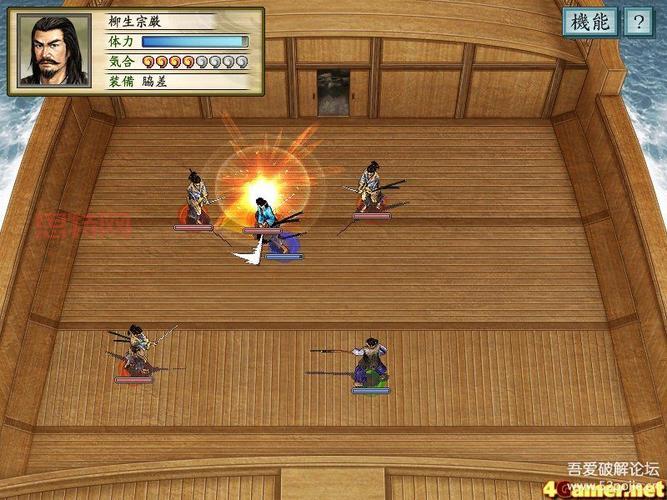Open the 機能 function menu

coord(589,22)
